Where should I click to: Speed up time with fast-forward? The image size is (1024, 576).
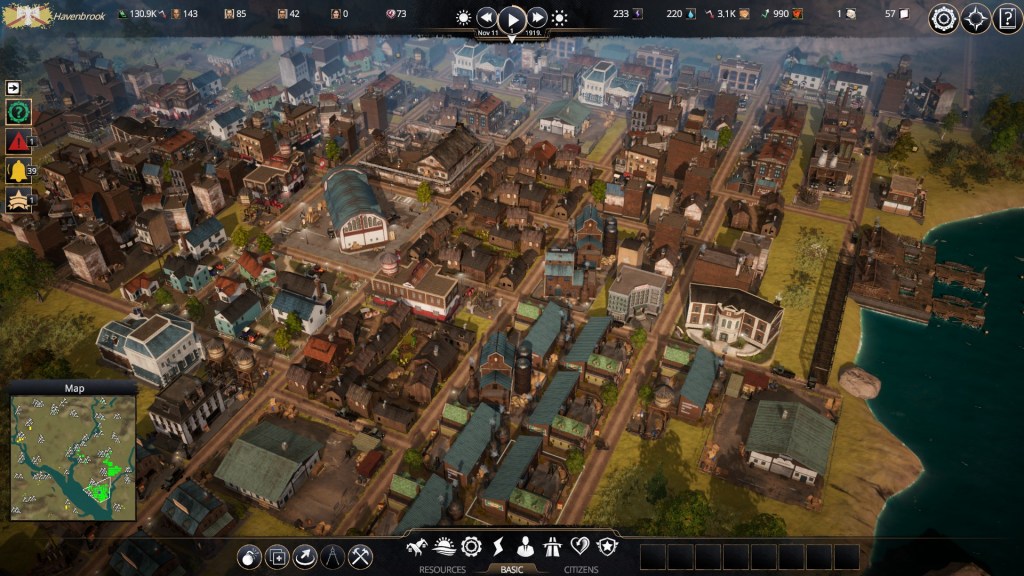tap(537, 18)
